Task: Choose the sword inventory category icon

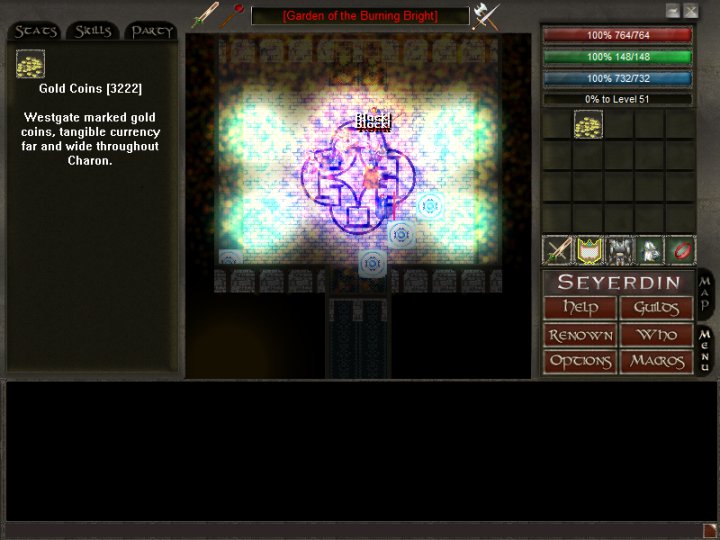Action: point(557,250)
